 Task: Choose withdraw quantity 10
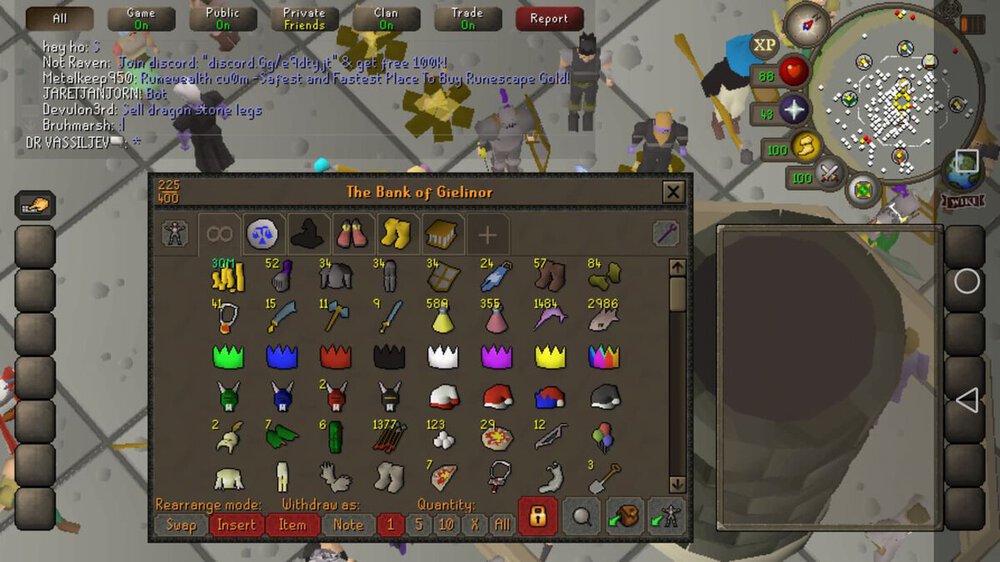coord(446,524)
